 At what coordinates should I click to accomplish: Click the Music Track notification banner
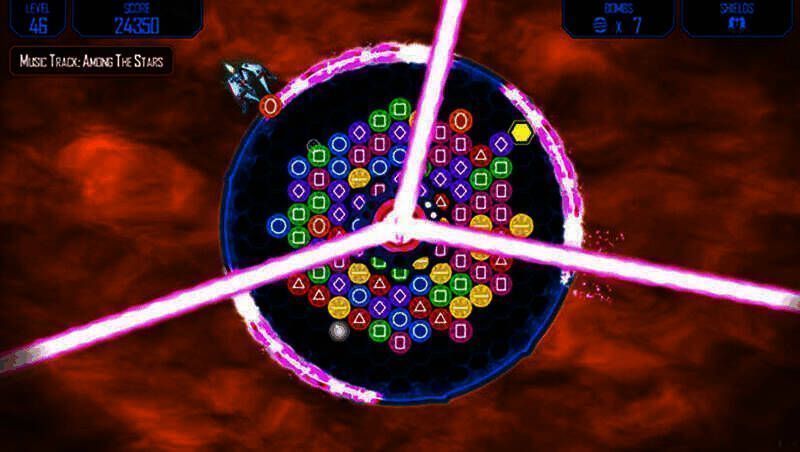92,61
